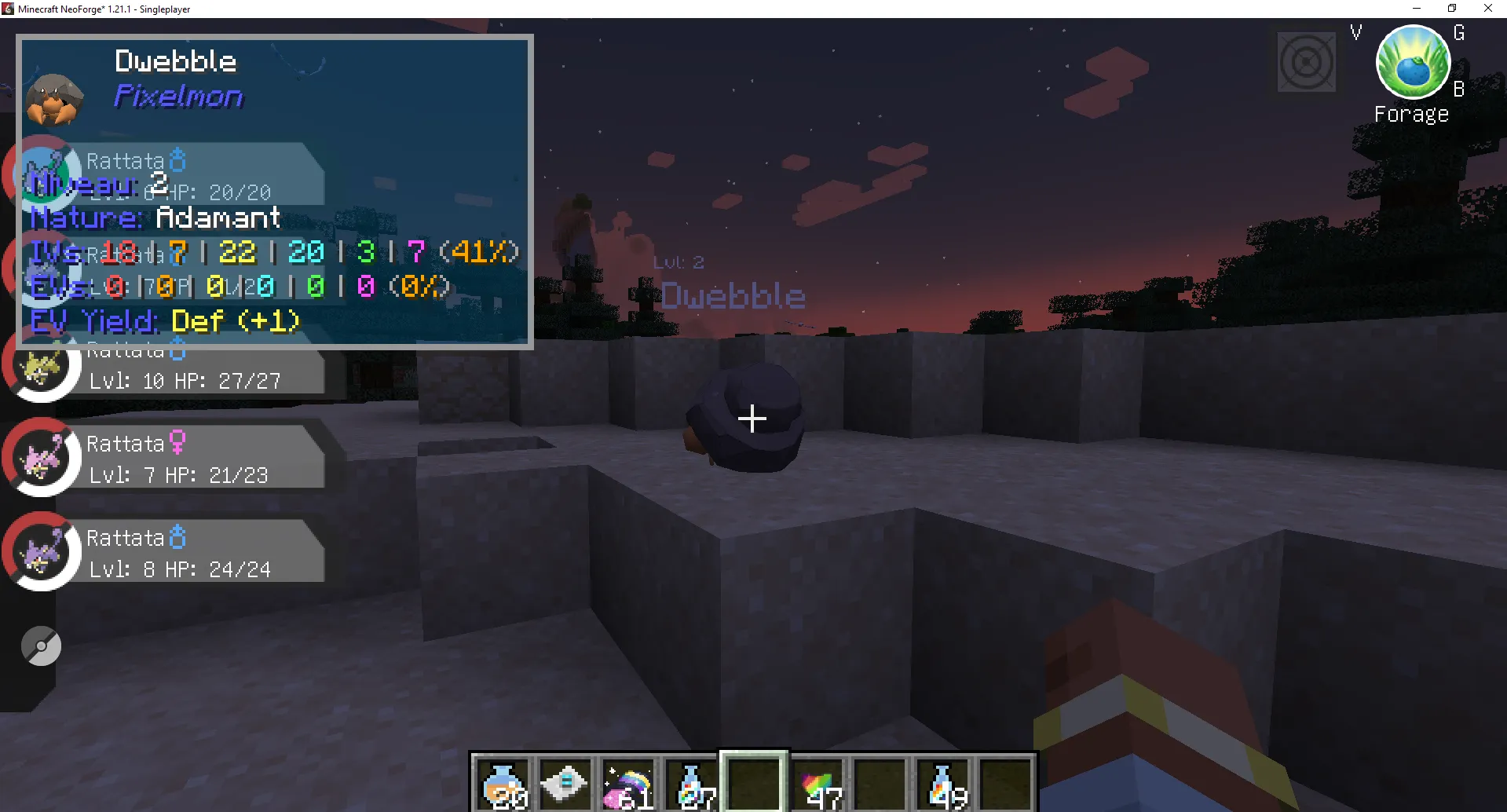Select the highlighted empty hotbar slot
The height and width of the screenshot is (812, 1507).
tap(753, 783)
